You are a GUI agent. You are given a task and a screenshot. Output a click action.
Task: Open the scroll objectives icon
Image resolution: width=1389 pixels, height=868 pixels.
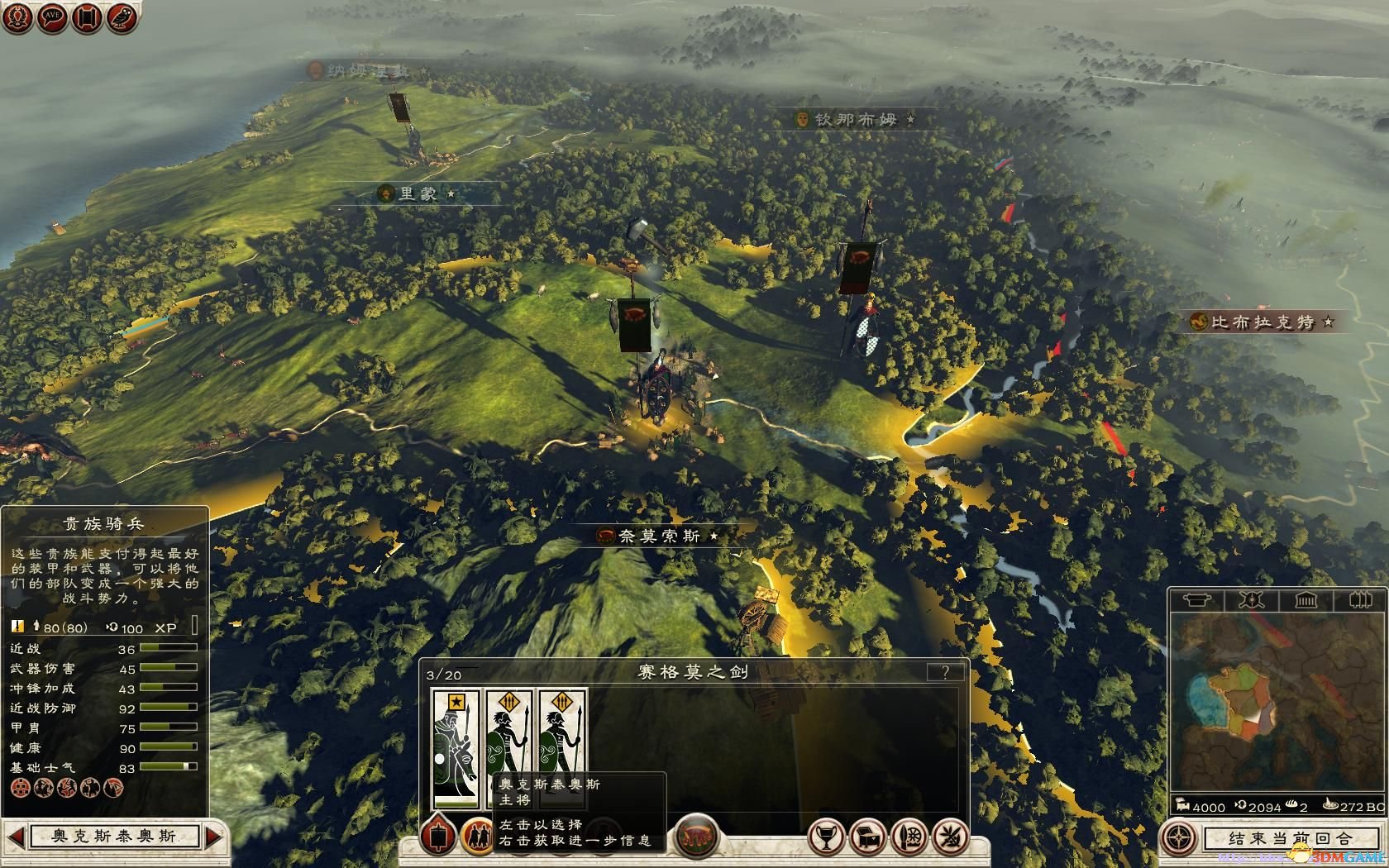86,17
